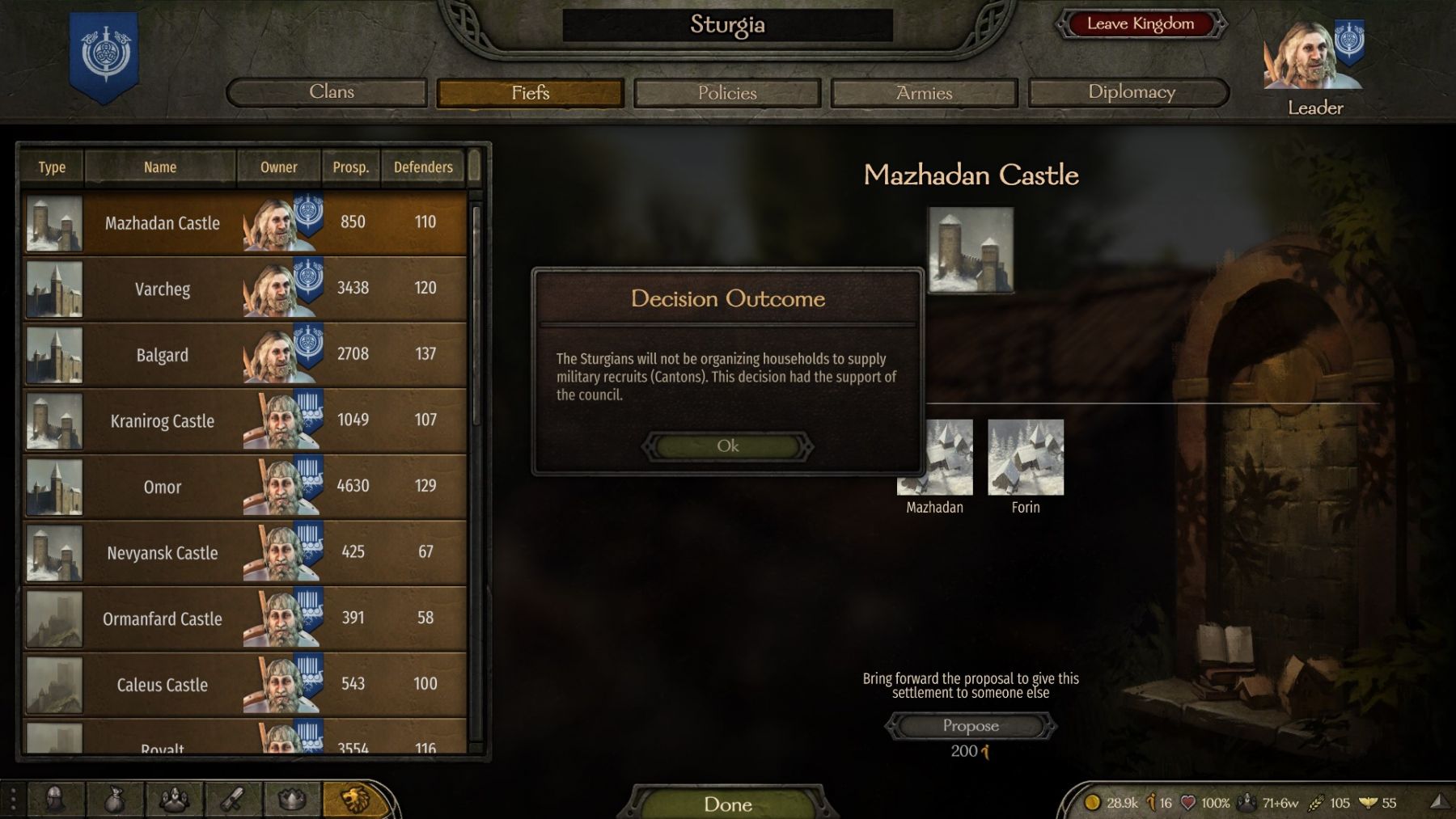Show the Policies tab
The width and height of the screenshot is (1456, 819).
pos(727,93)
